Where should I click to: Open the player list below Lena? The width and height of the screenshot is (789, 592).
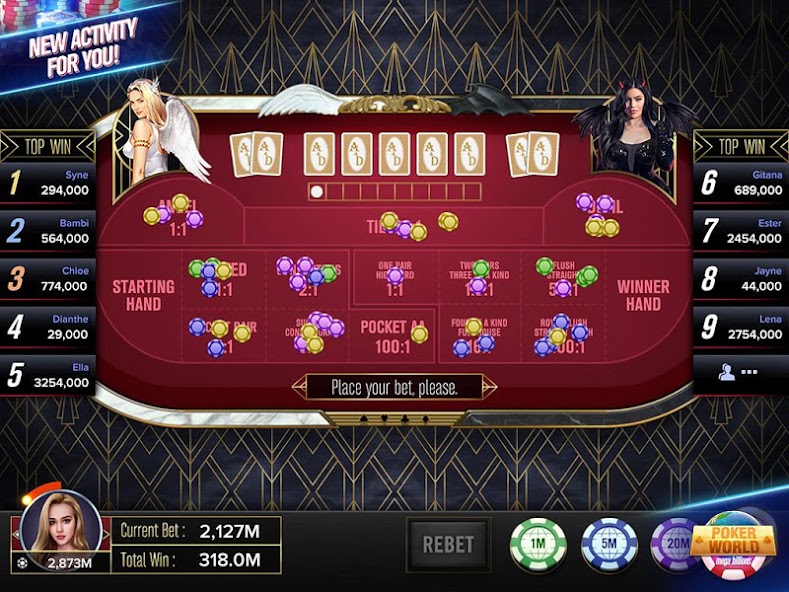click(740, 372)
